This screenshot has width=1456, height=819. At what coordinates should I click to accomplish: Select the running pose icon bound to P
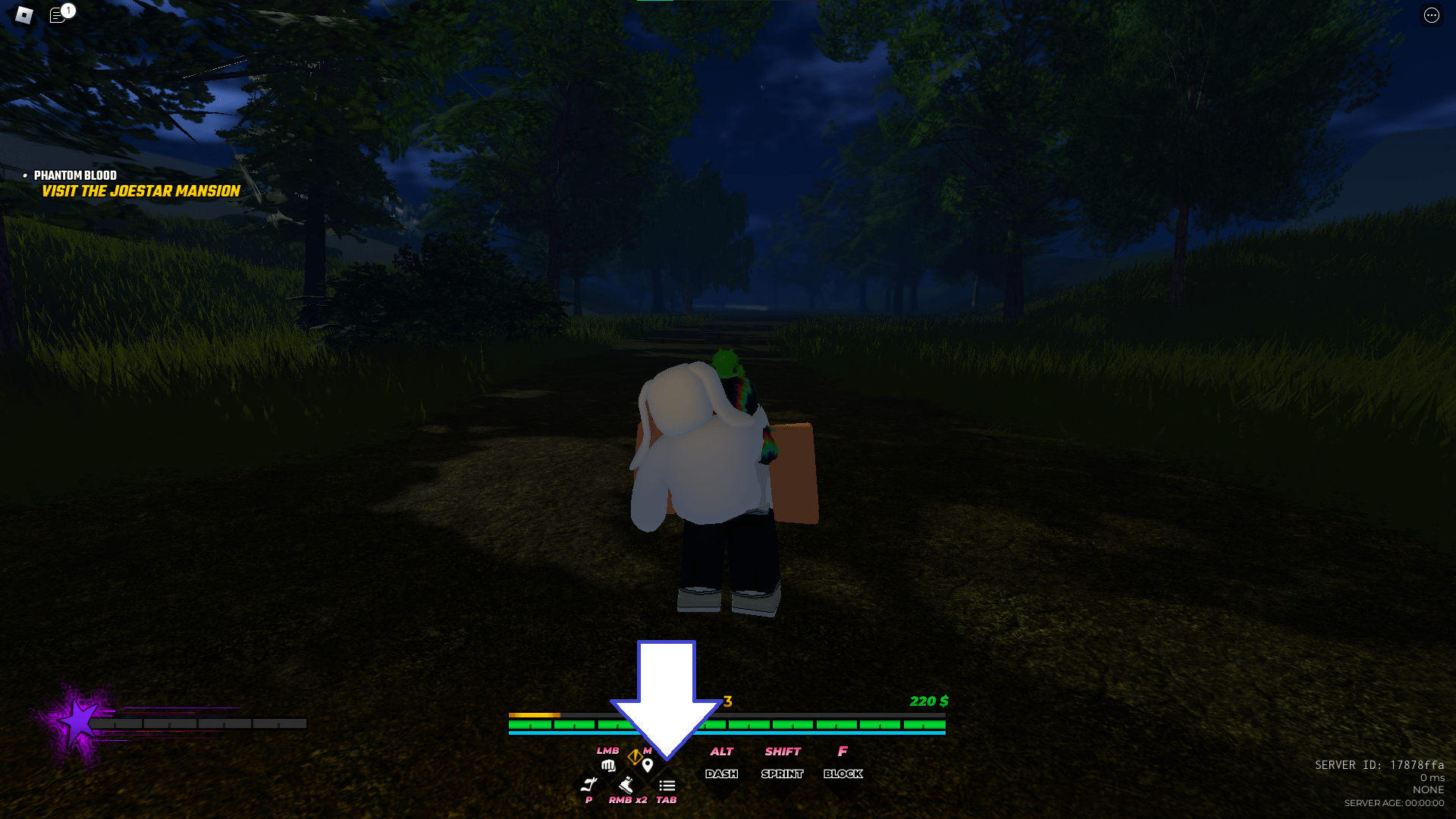click(591, 783)
